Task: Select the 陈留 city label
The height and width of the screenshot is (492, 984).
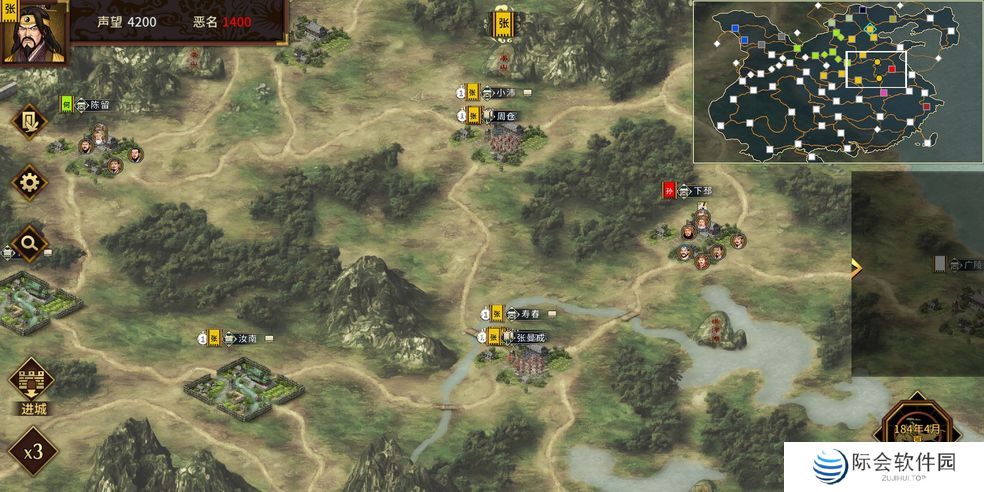Action: click(99, 104)
